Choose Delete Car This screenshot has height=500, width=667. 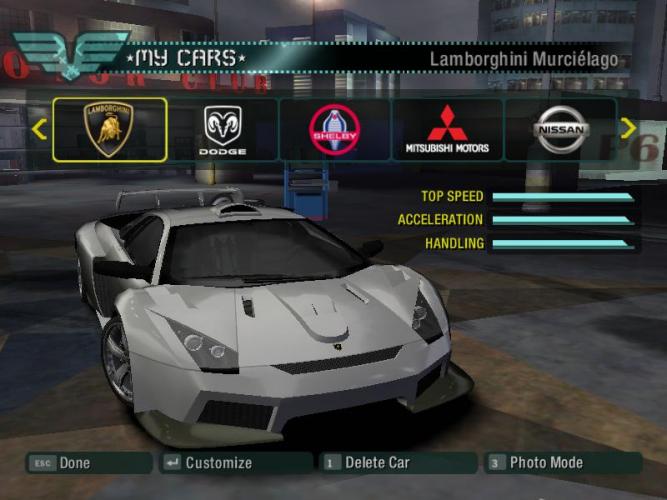pos(377,463)
